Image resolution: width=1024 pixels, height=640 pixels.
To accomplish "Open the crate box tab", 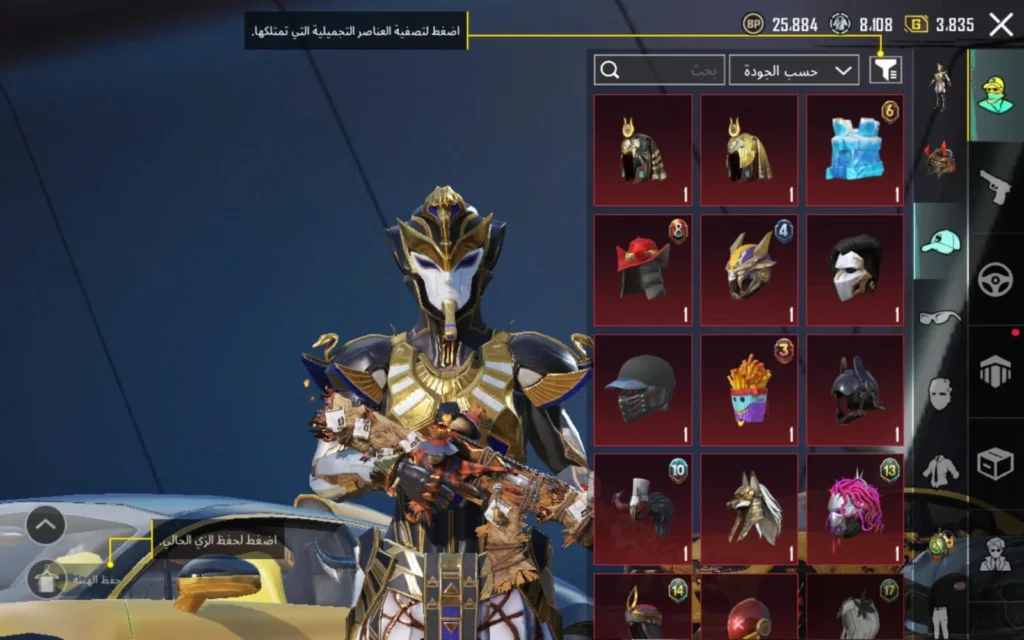I will [x=995, y=463].
